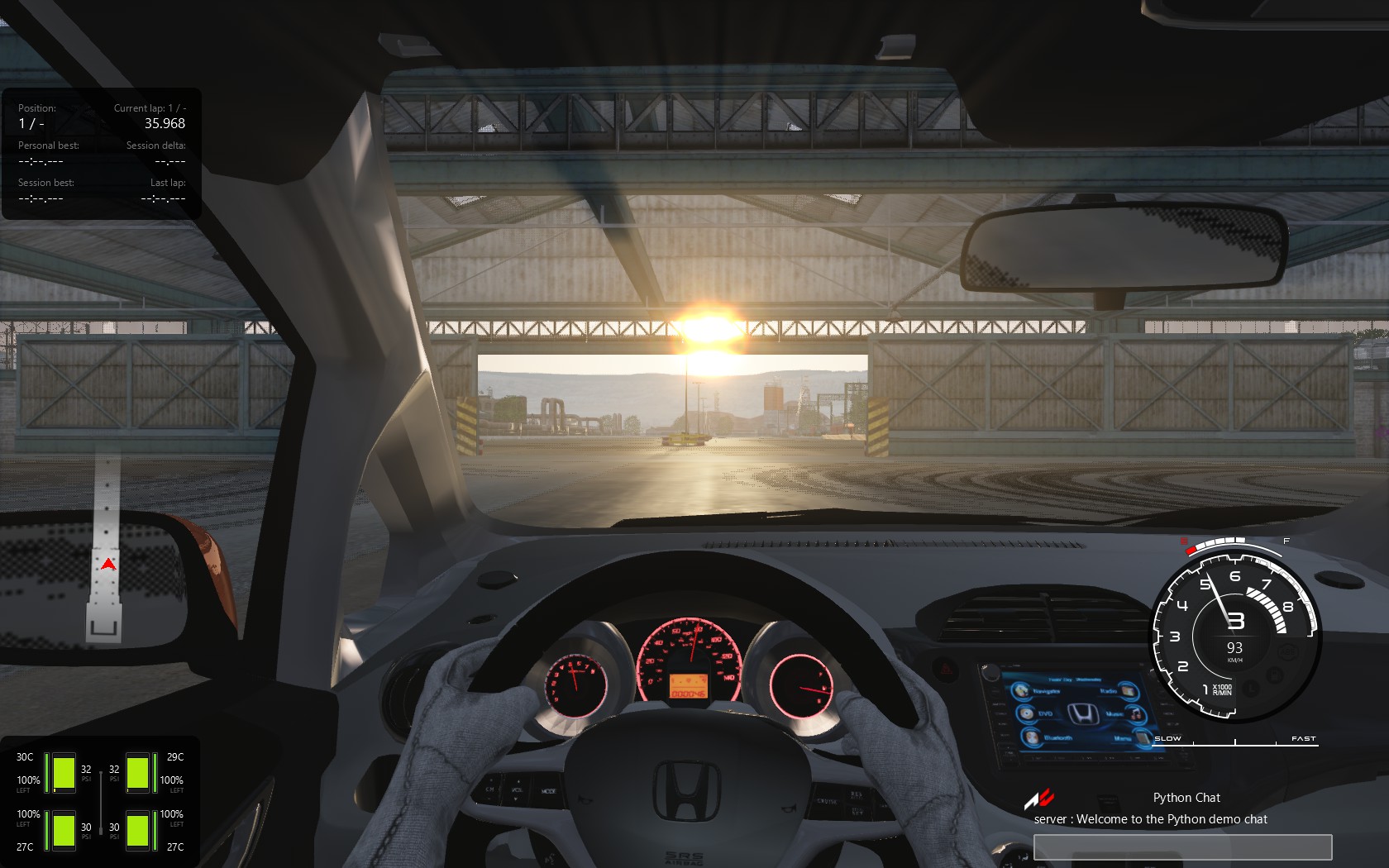Click the Assetto Corsa logo beside Python Chat

[1039, 799]
